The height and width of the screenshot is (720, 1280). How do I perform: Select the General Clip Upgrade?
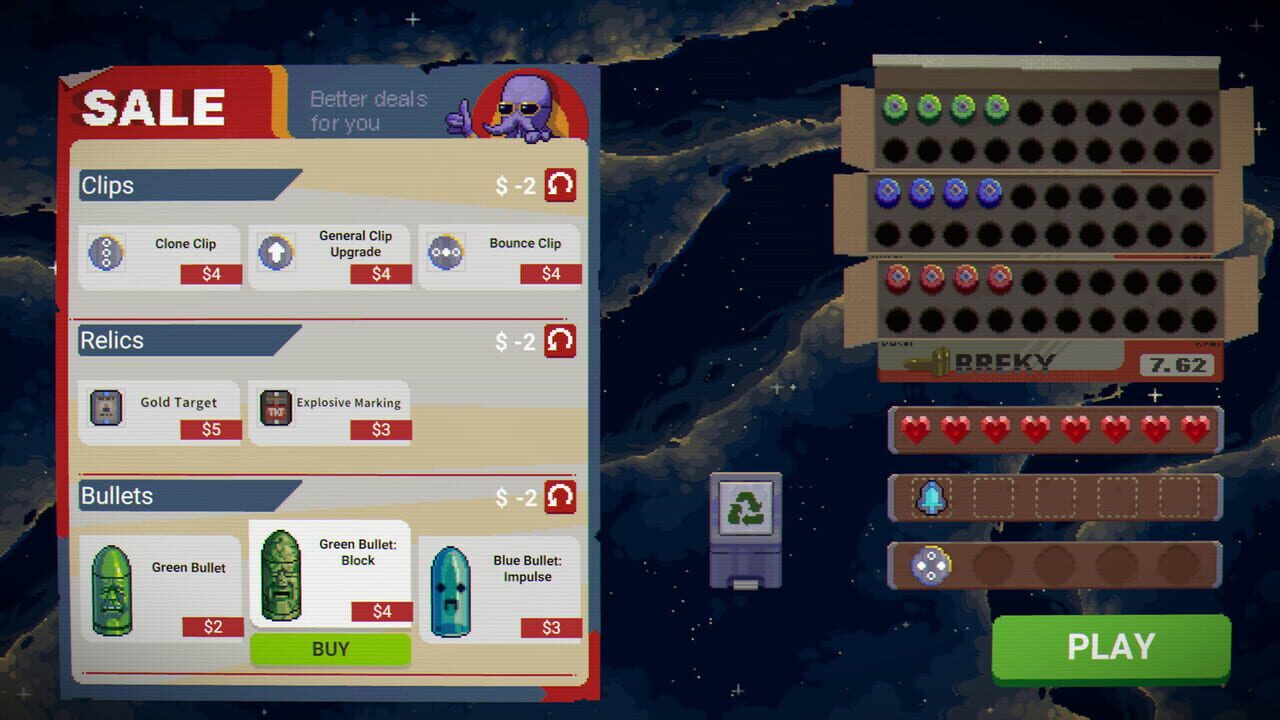point(330,256)
